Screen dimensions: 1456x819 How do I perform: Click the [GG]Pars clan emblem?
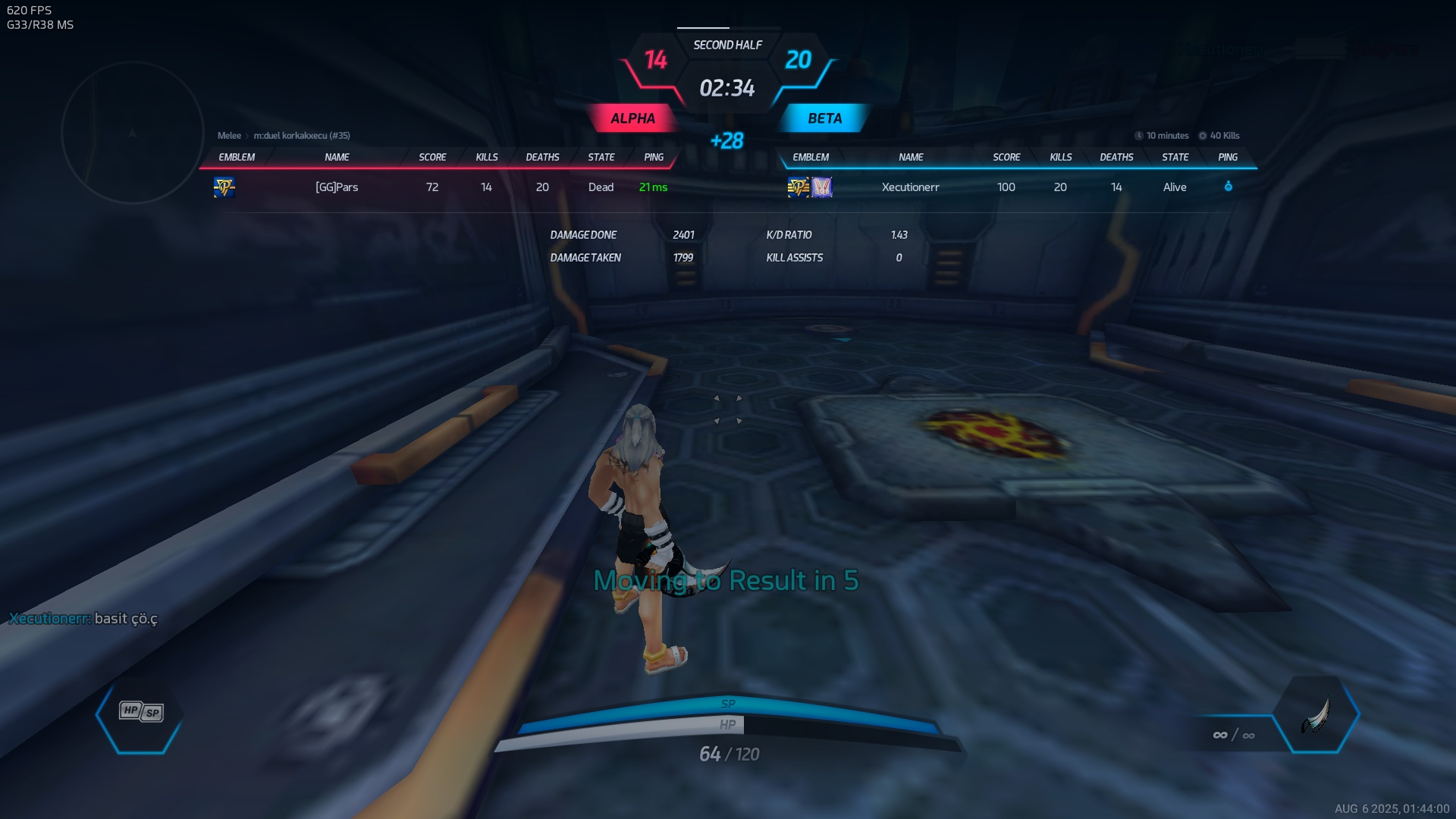[224, 187]
